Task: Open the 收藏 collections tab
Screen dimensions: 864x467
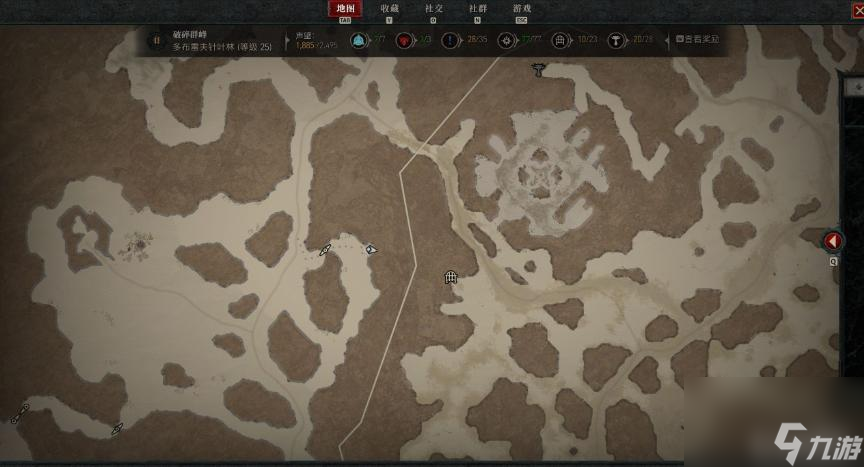Action: pyautogui.click(x=389, y=9)
